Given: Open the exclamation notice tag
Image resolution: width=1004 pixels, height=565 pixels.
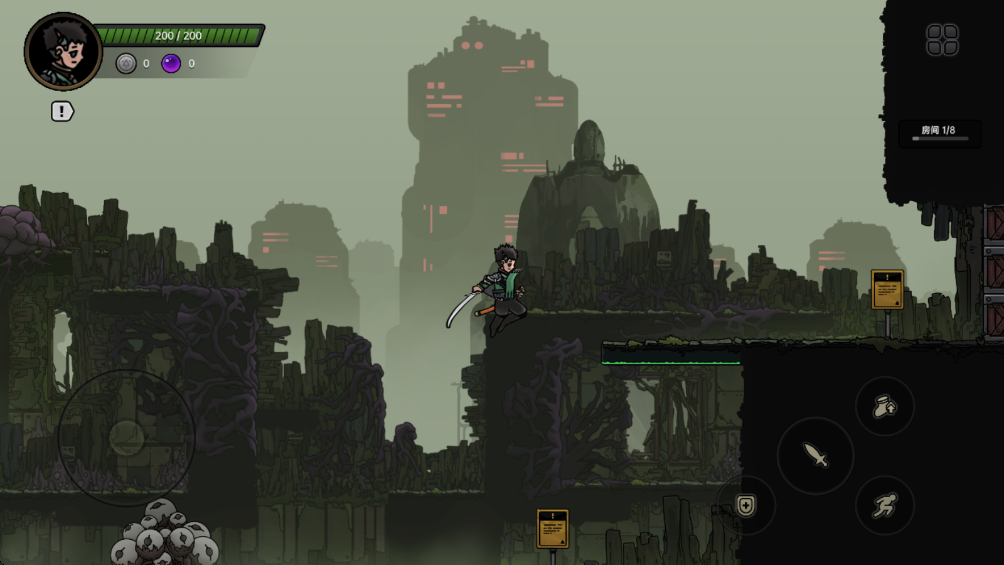Looking at the screenshot, I should (62, 111).
